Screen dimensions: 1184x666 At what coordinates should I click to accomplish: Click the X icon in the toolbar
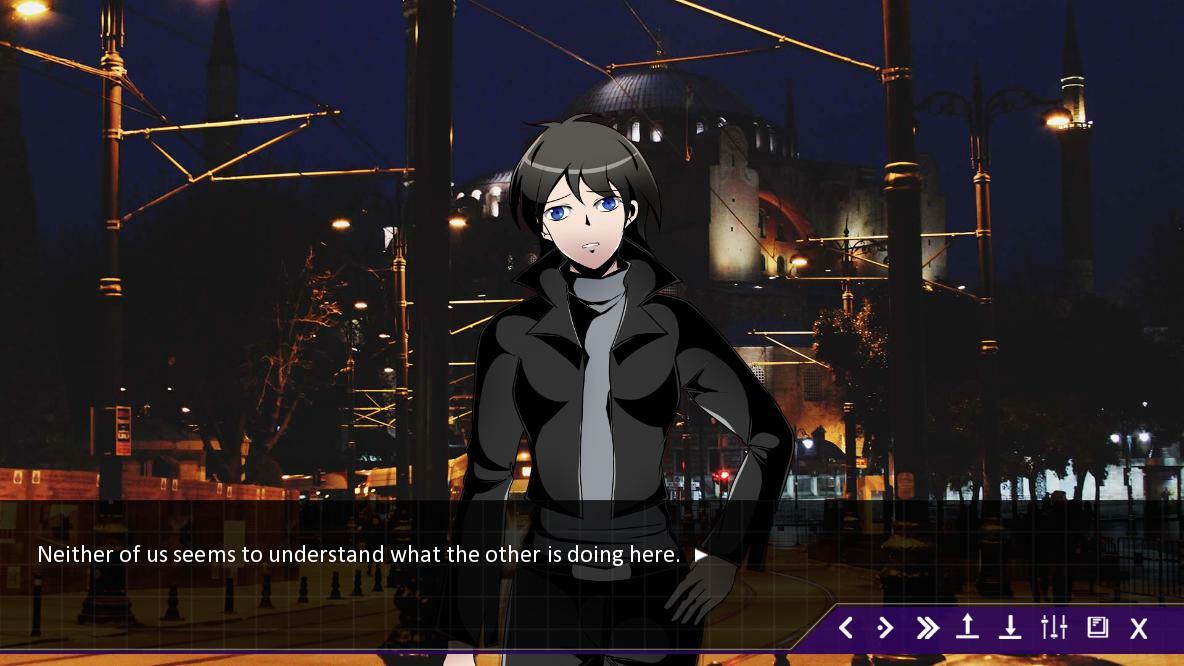tap(1139, 628)
